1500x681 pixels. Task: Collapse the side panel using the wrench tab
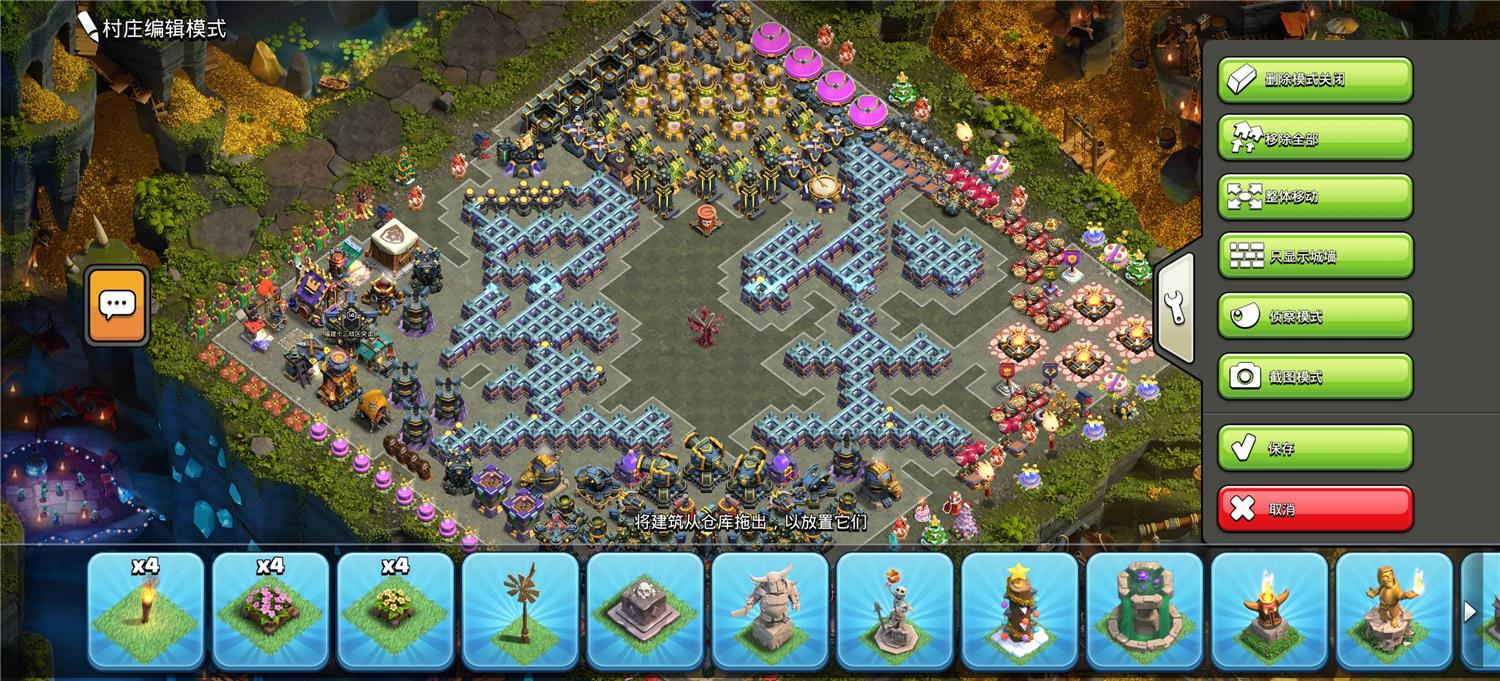tap(1176, 308)
